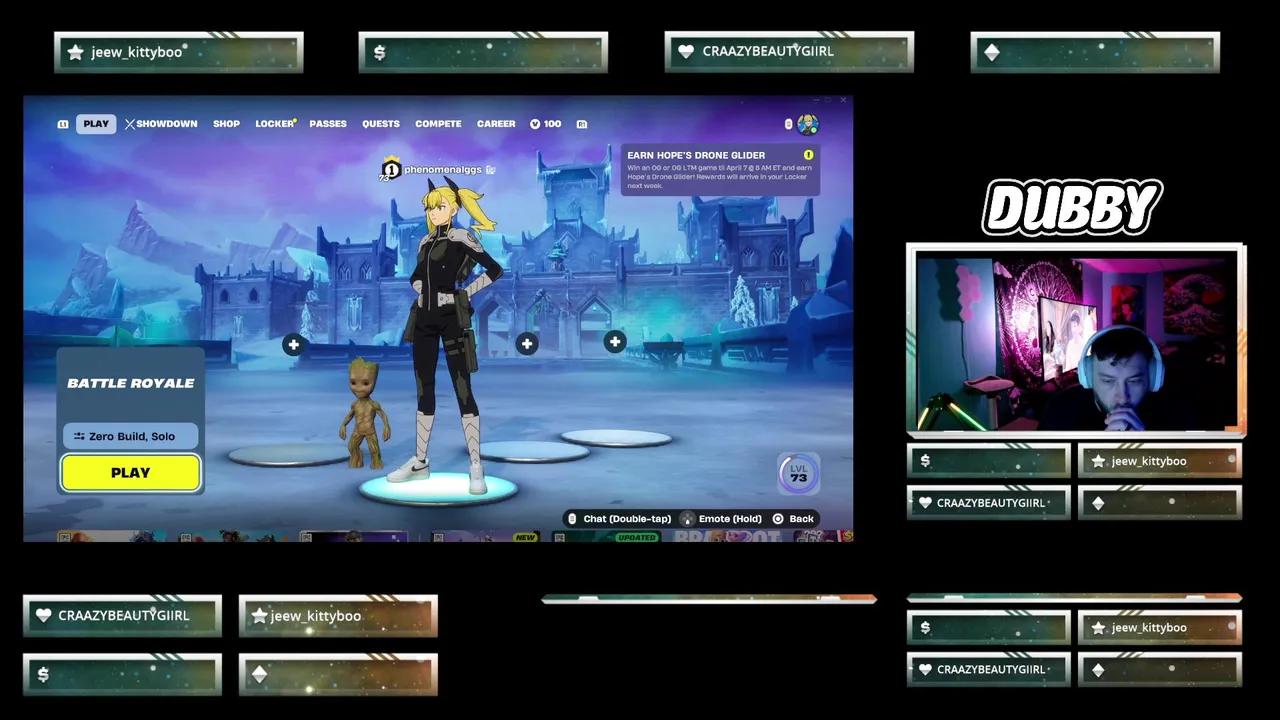Switch to the LOCKER tab
The height and width of the screenshot is (720, 1280).
pos(273,123)
